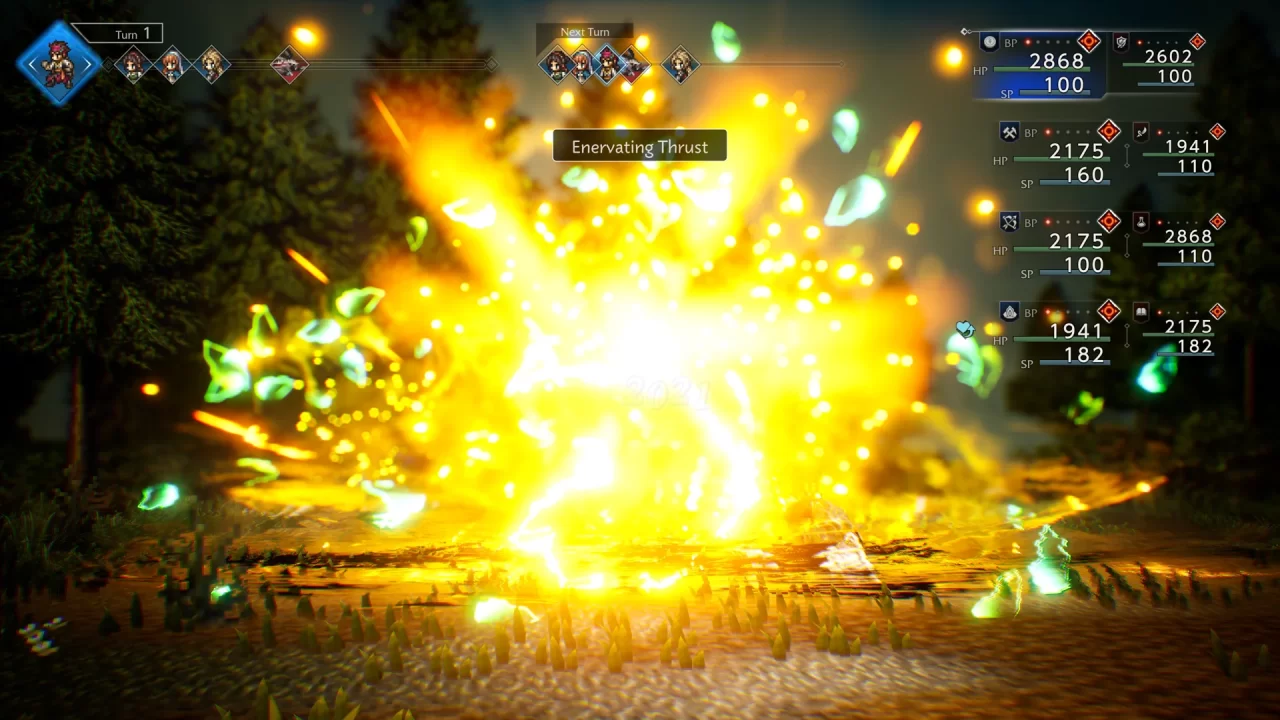Toggle the latent power diamond beside the hammers icon
Image resolution: width=1280 pixels, height=720 pixels.
1110,133
